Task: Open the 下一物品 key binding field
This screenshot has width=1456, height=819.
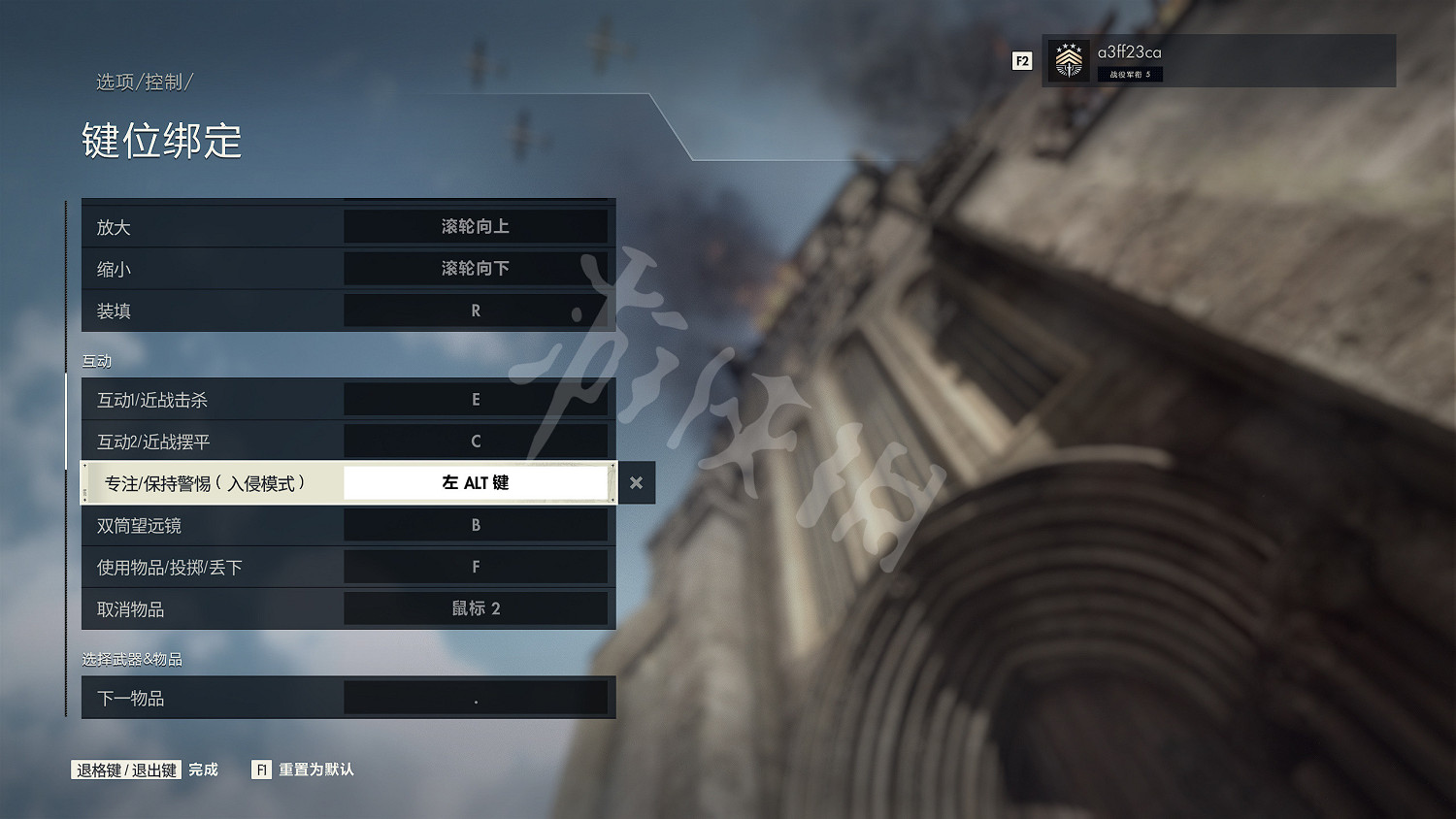Action: (x=476, y=697)
